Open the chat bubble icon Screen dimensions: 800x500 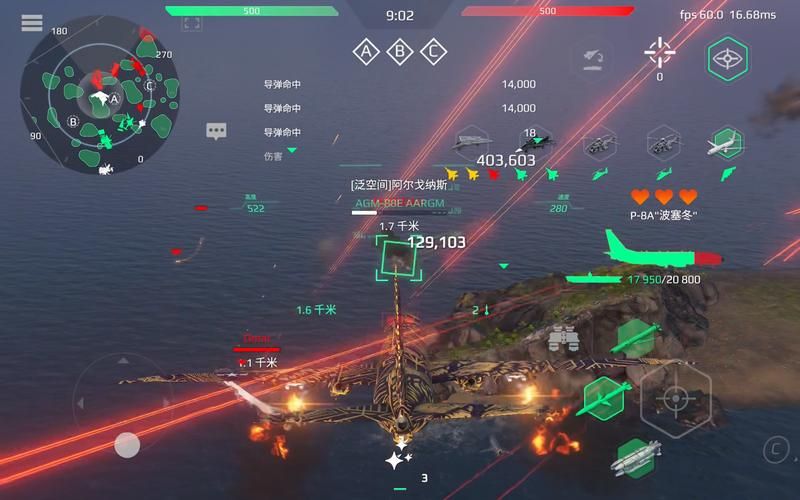tap(217, 131)
